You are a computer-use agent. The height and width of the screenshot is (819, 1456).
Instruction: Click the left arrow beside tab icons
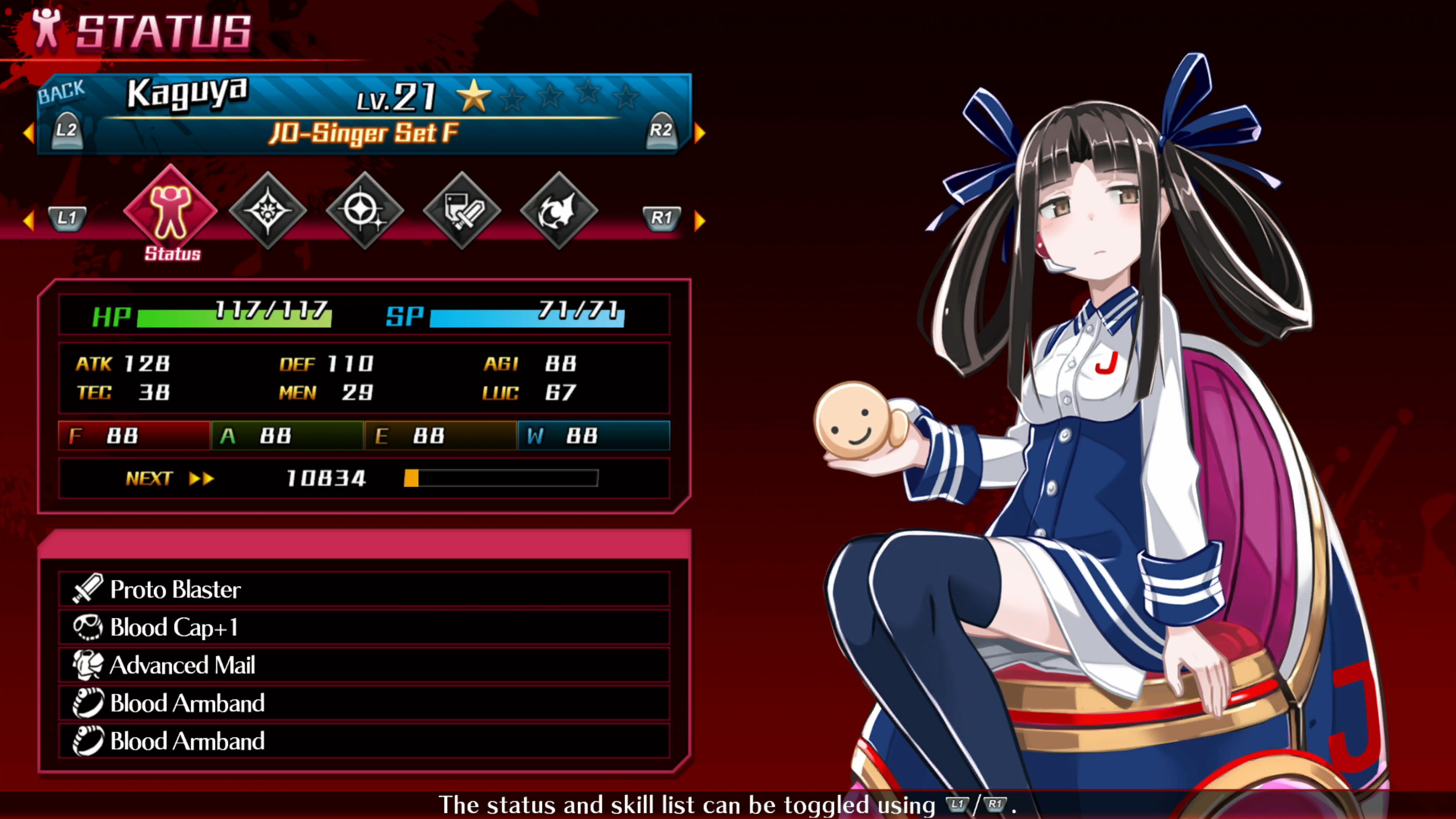tap(28, 220)
